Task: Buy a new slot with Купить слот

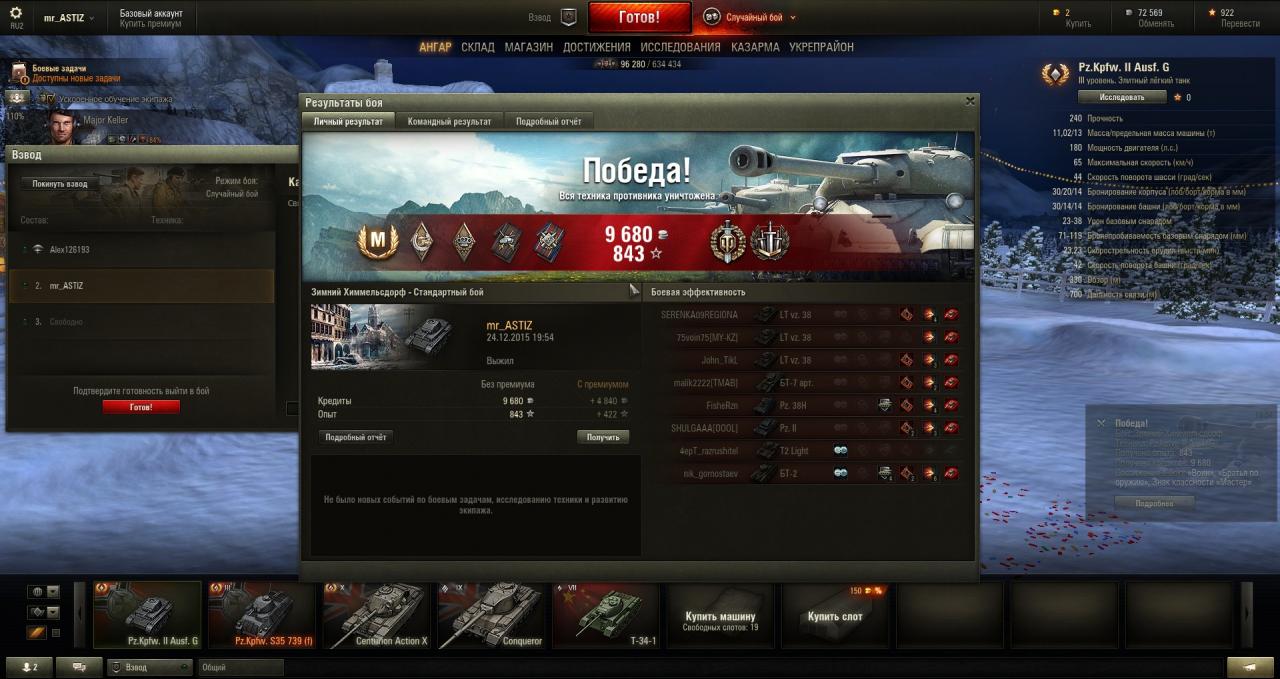Action: point(835,617)
